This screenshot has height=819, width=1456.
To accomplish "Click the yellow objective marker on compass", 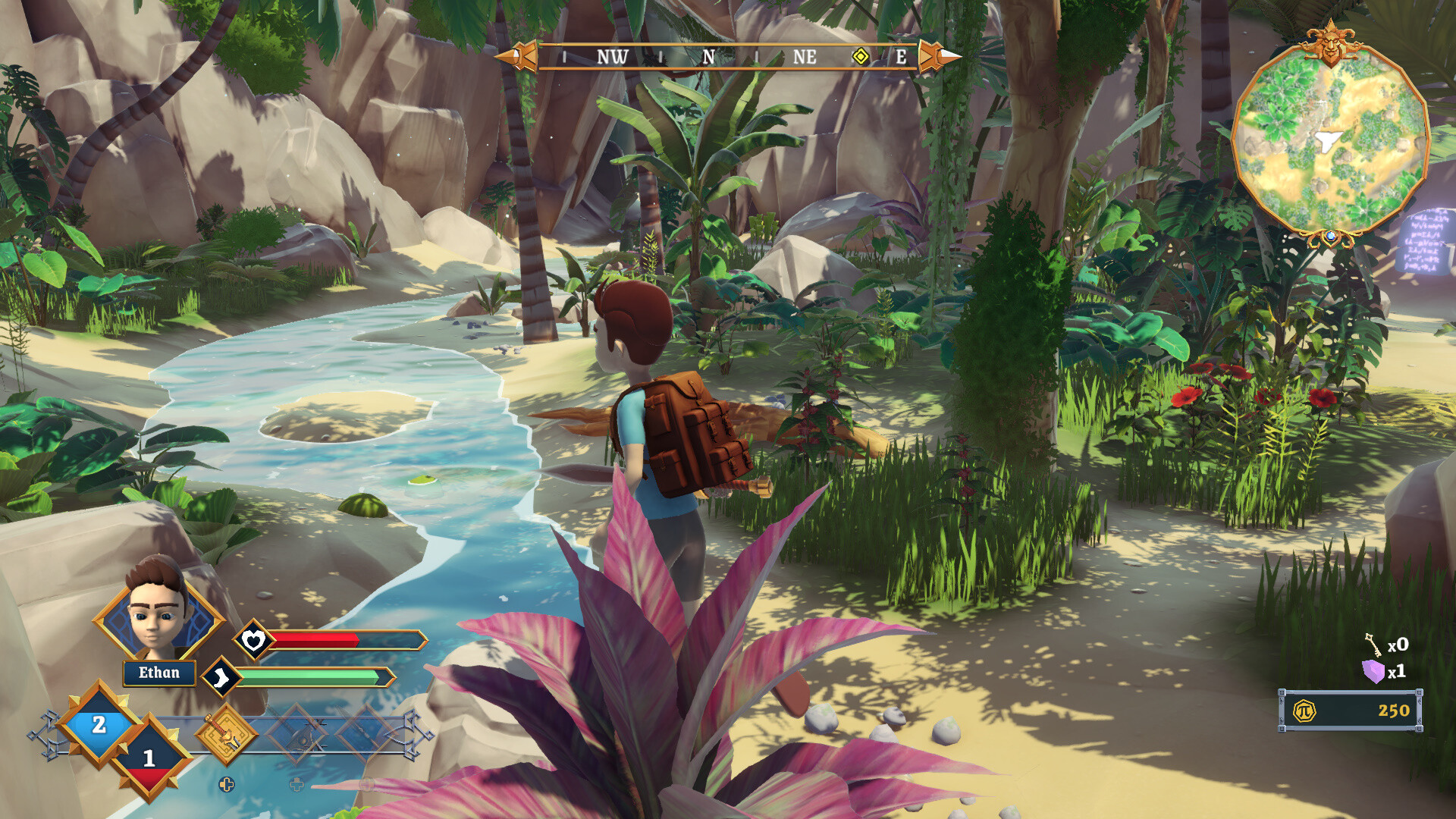I will tap(861, 57).
